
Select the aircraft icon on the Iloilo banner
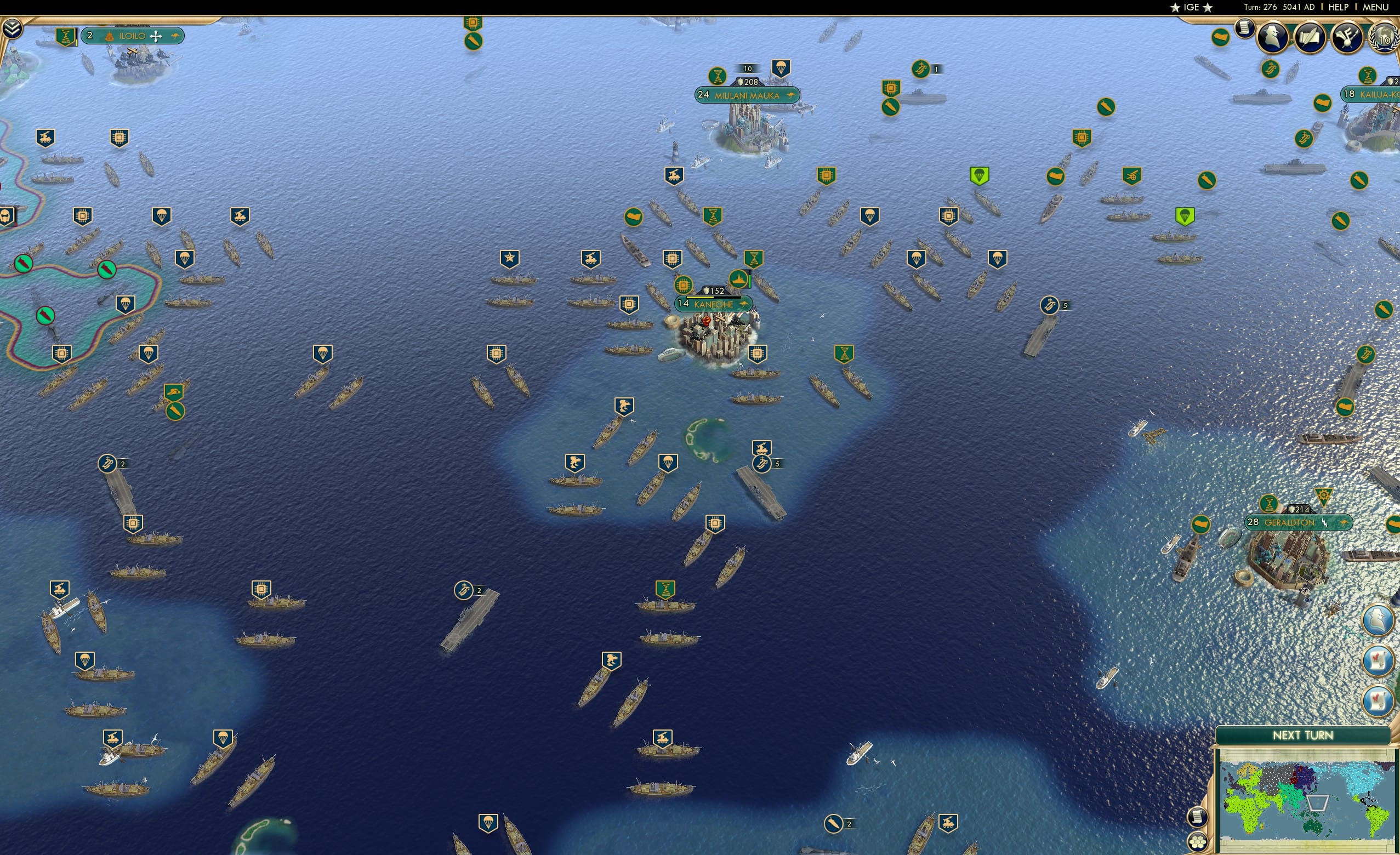(156, 36)
